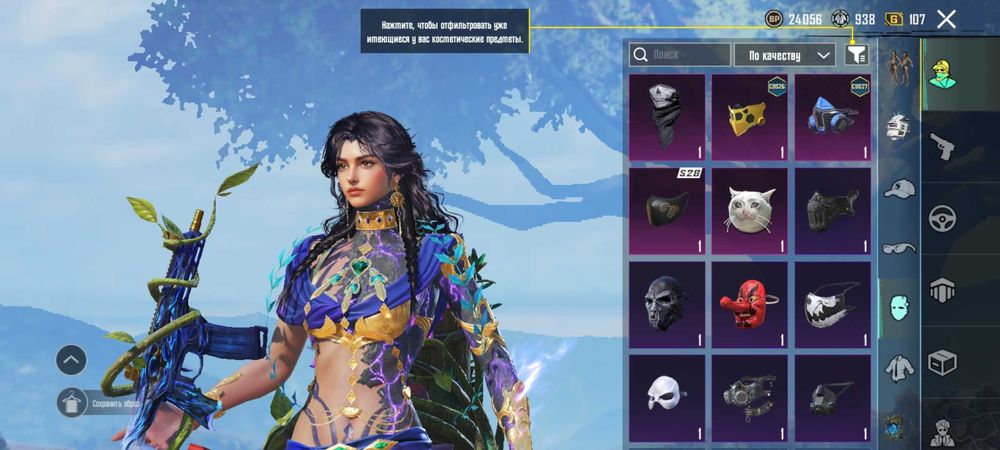Open the "По качеству" sort dropdown

click(784, 55)
